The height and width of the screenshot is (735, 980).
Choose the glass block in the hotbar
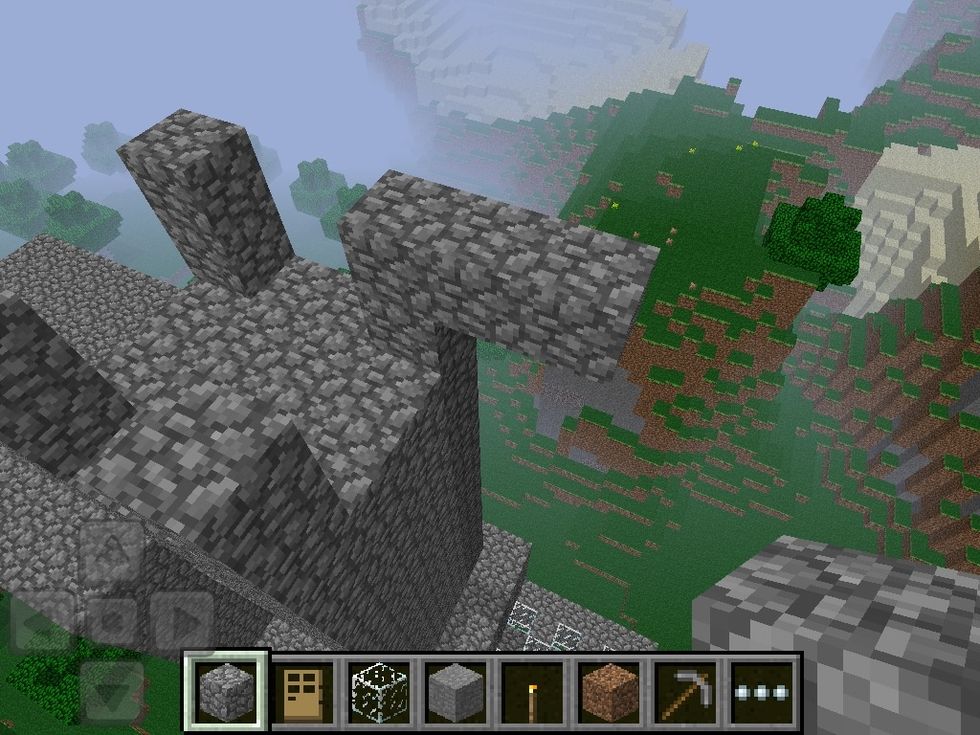pyautogui.click(x=379, y=691)
